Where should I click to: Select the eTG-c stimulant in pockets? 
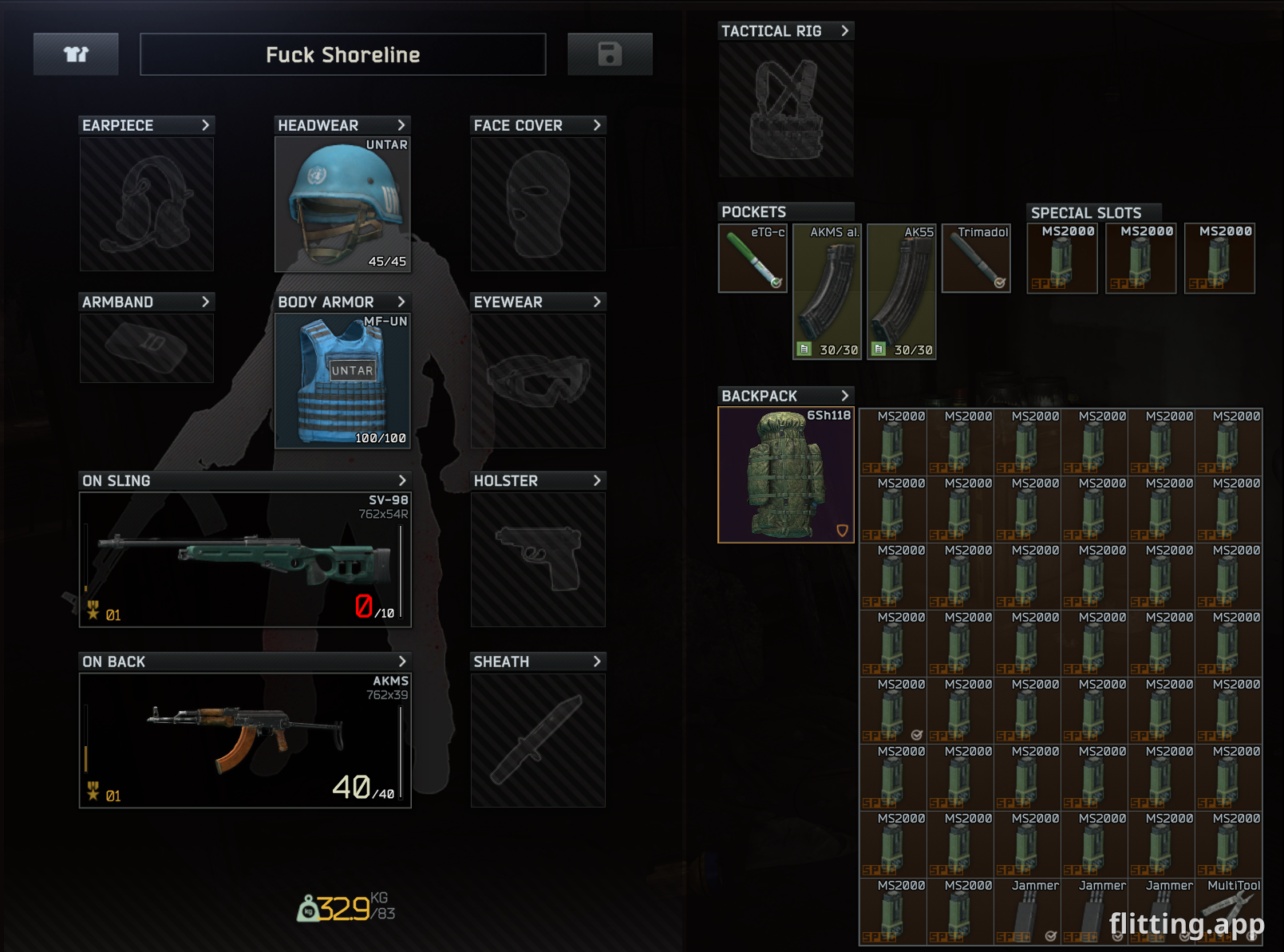pos(753,259)
